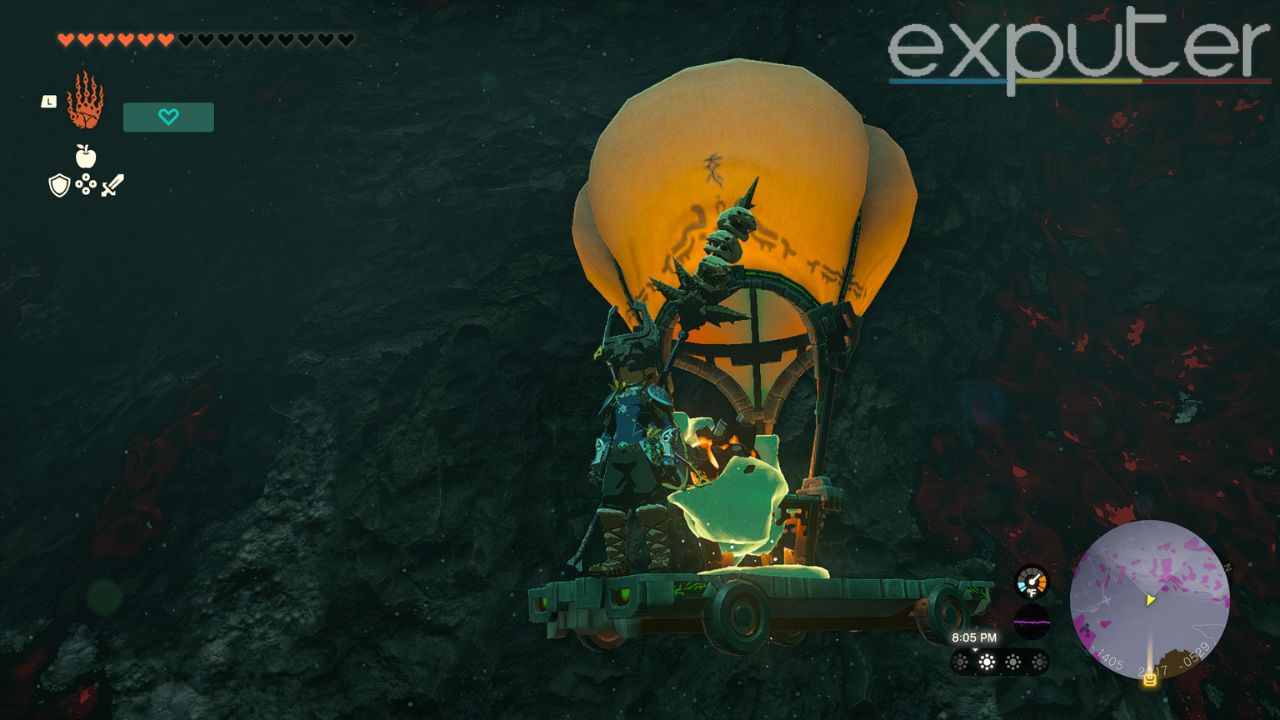1280x720 pixels.
Task: Toggle the first dim sun weather icon
Action: click(x=960, y=661)
